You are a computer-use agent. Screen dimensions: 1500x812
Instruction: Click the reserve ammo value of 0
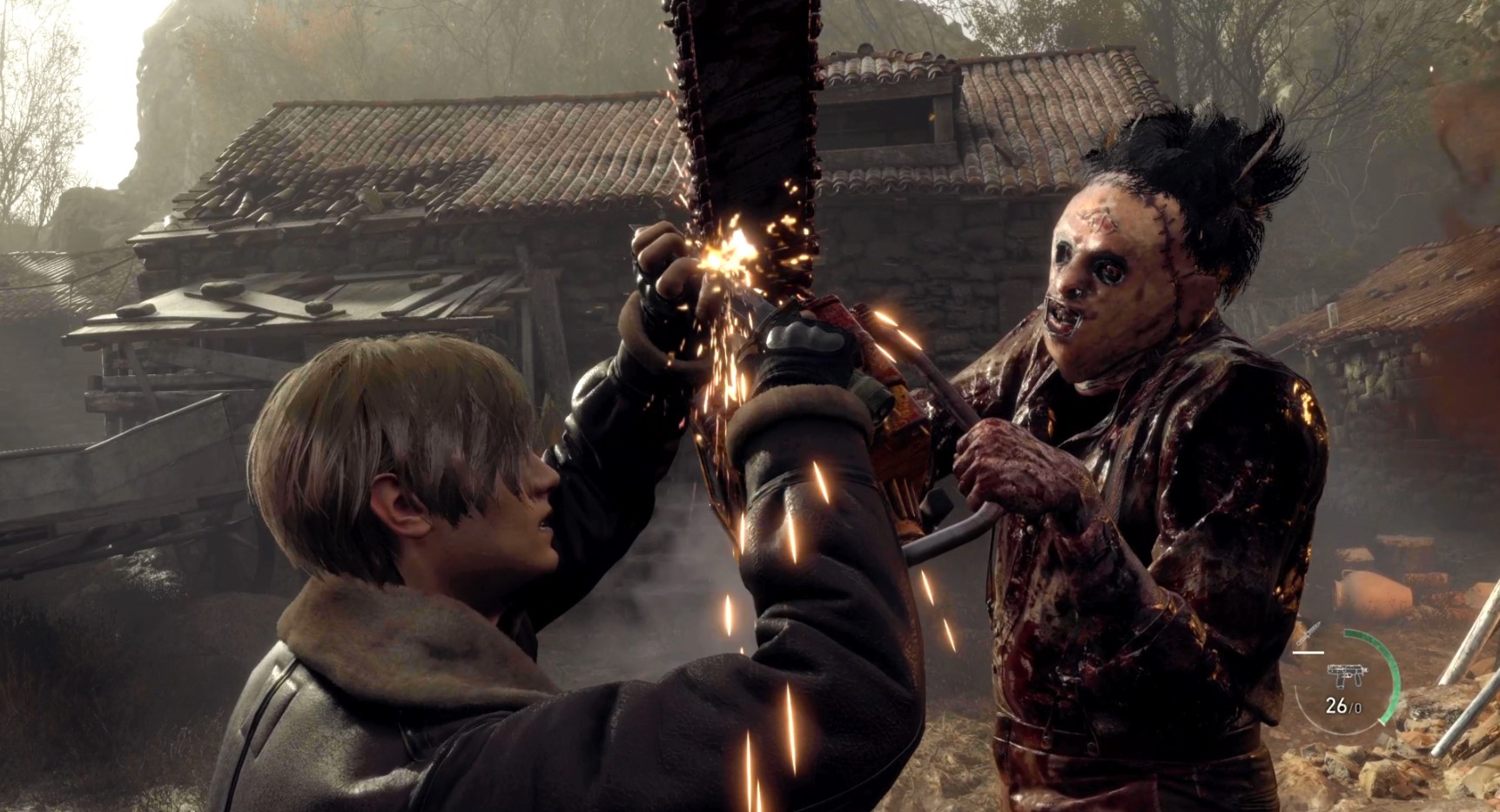point(1358,708)
